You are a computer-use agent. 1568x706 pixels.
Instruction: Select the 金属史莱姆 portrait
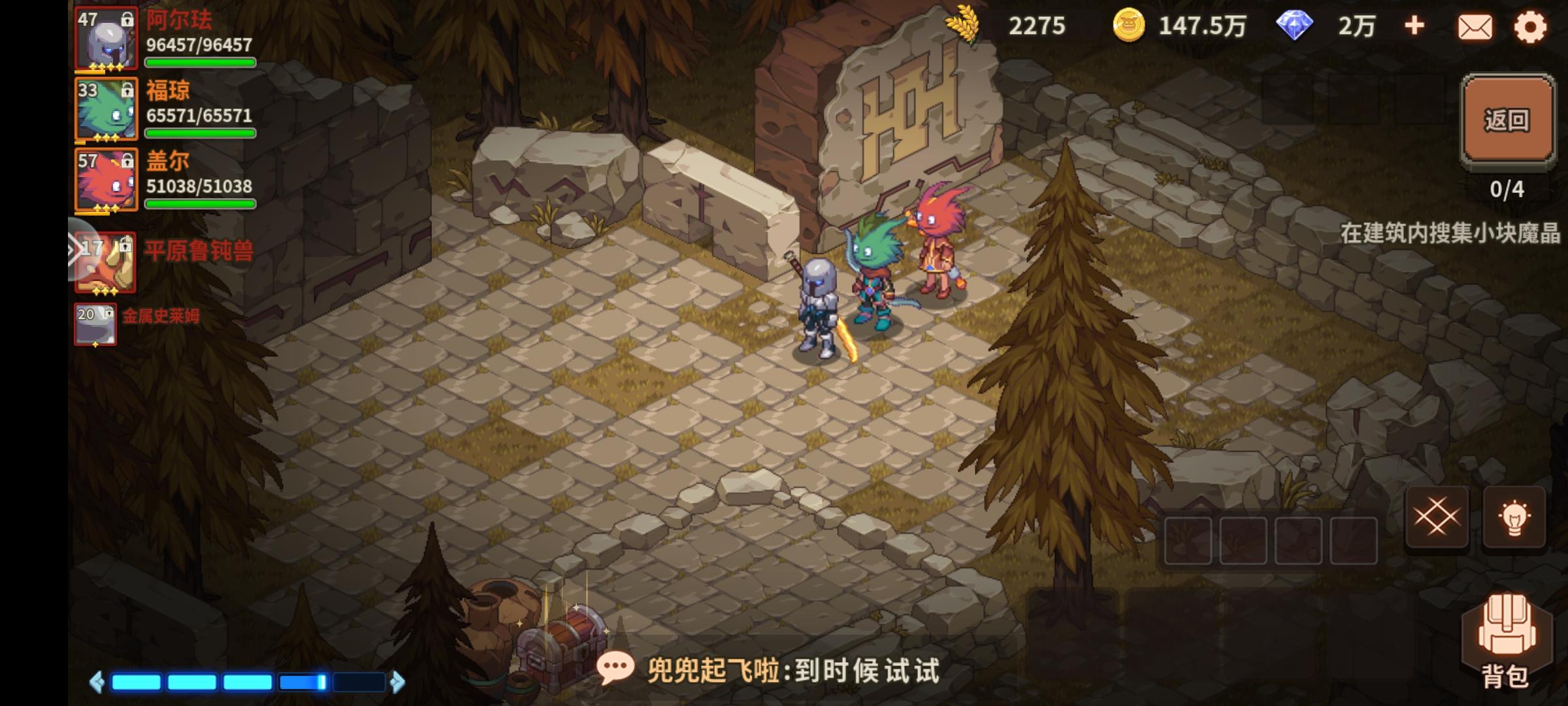coord(95,324)
